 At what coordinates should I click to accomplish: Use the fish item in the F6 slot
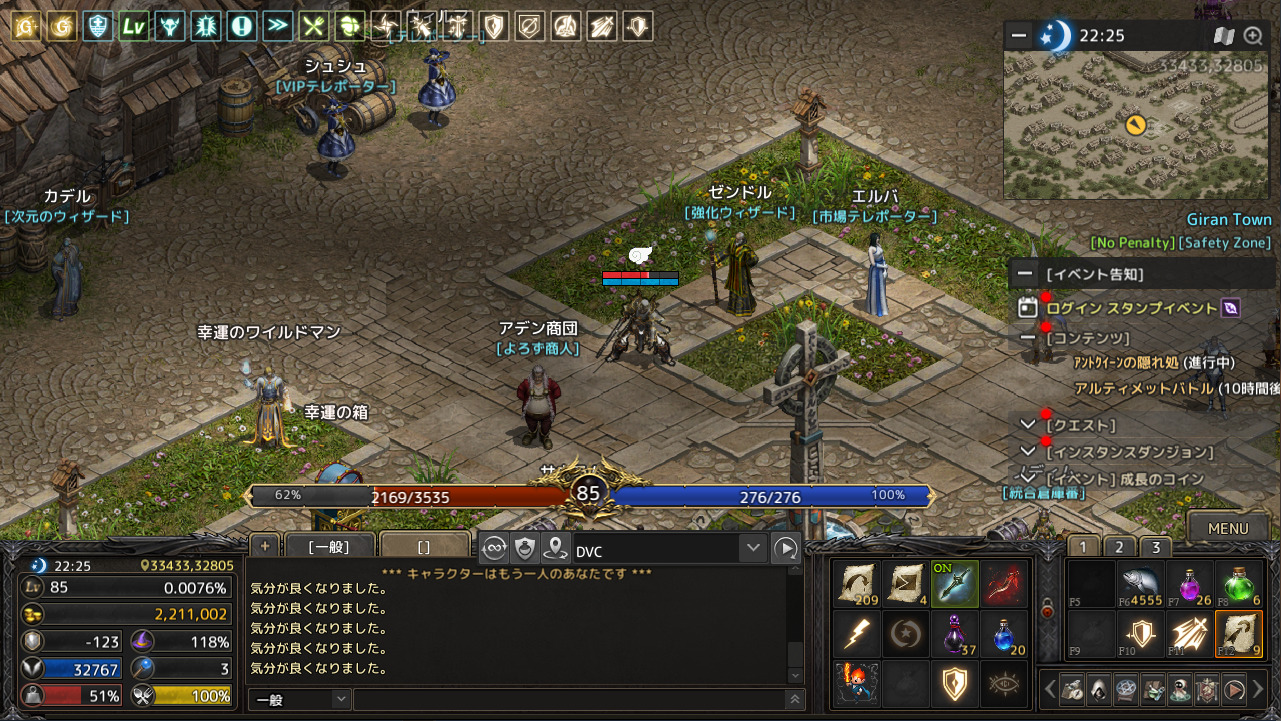pos(1141,583)
